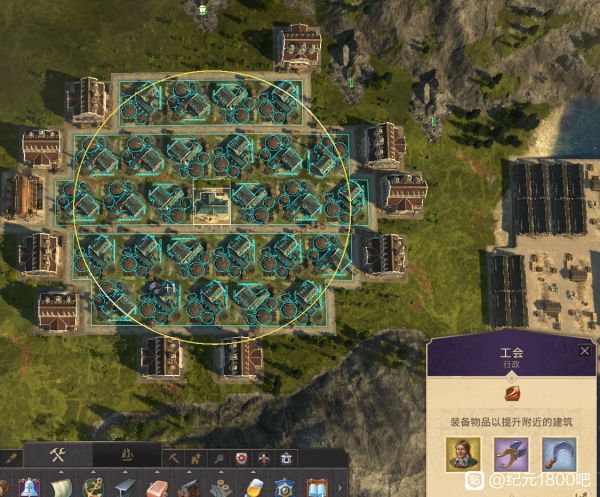Select the curved sickle item slot

click(559, 456)
